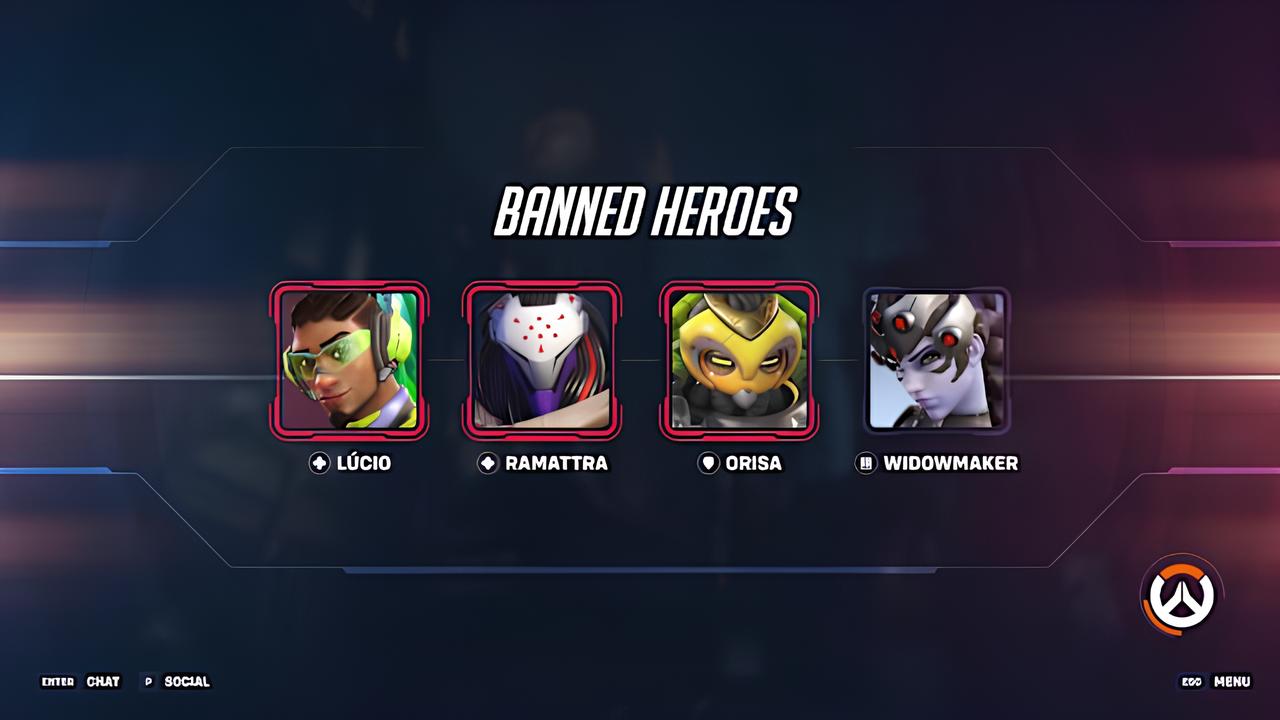The image size is (1280, 720).
Task: Click Lúcio's name label
Action: tap(364, 463)
